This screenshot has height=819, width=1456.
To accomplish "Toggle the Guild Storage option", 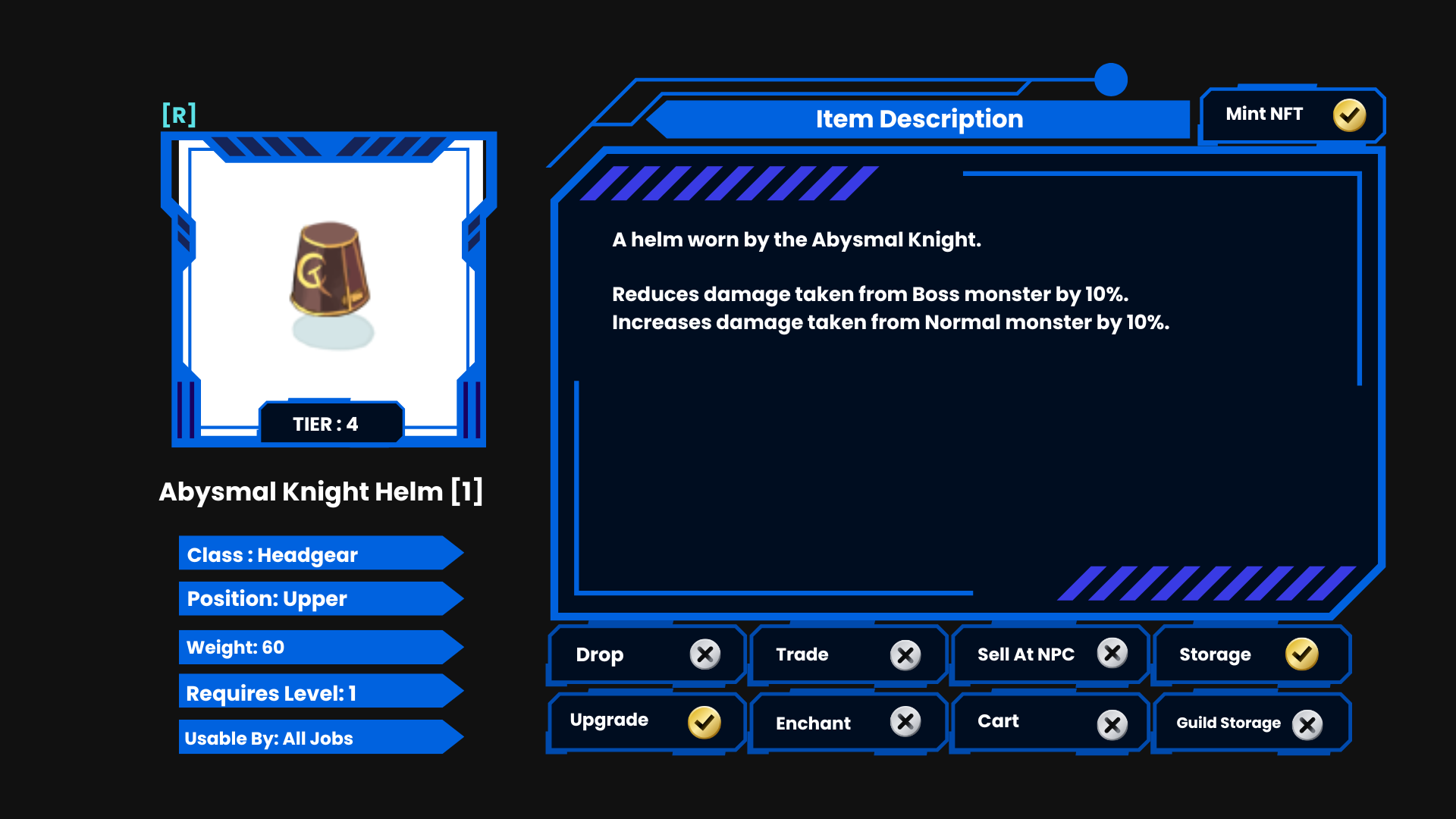I will (x=1307, y=725).
